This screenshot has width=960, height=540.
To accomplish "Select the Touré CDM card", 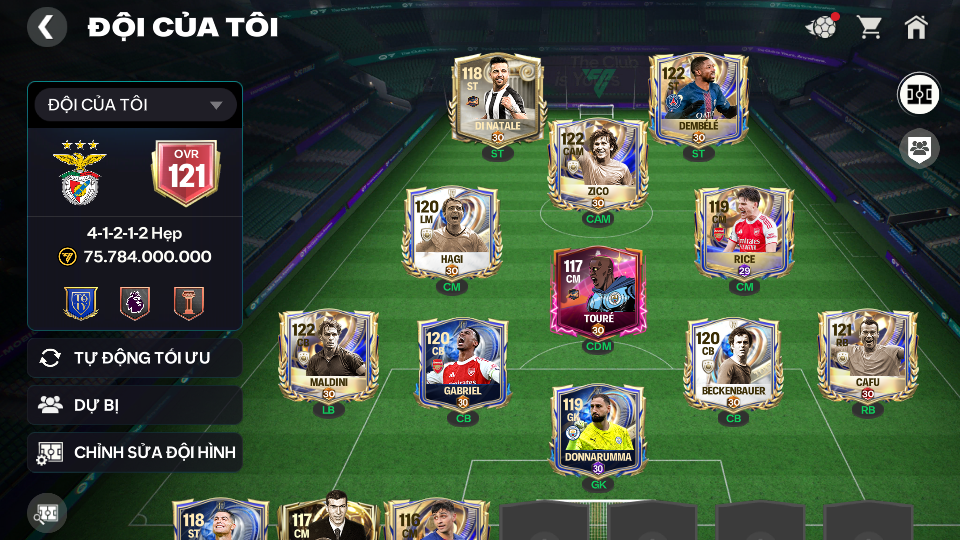I will 598,292.
